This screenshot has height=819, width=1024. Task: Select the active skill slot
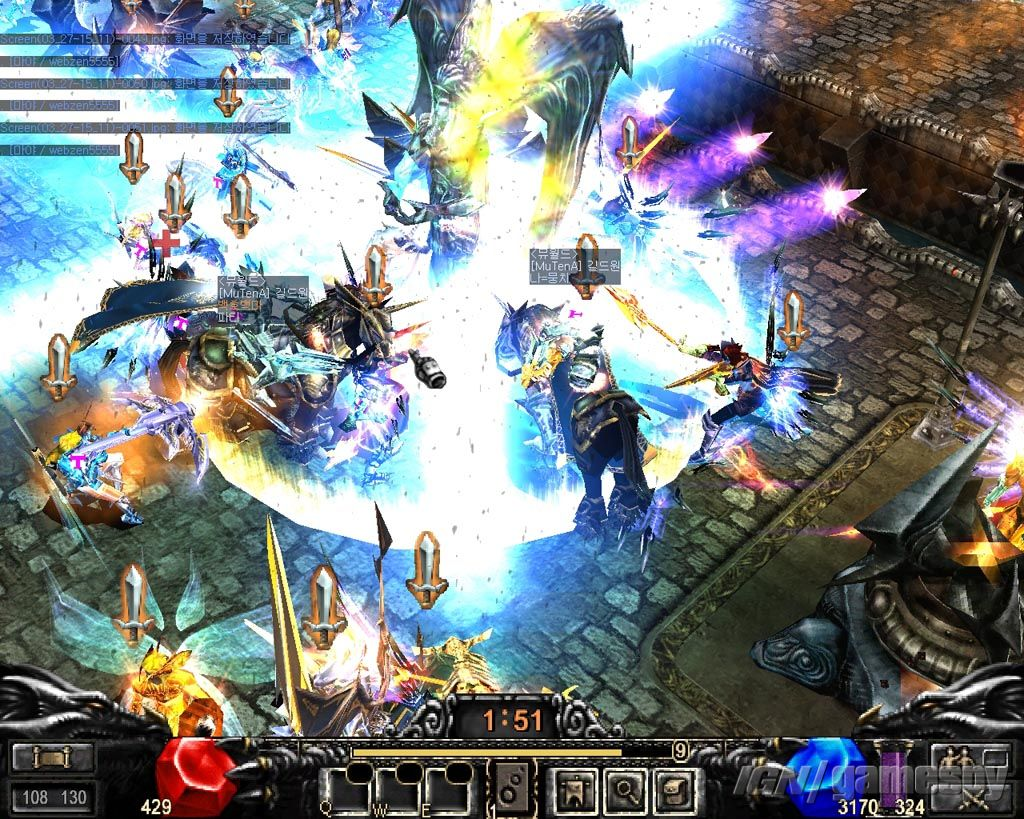[513, 789]
